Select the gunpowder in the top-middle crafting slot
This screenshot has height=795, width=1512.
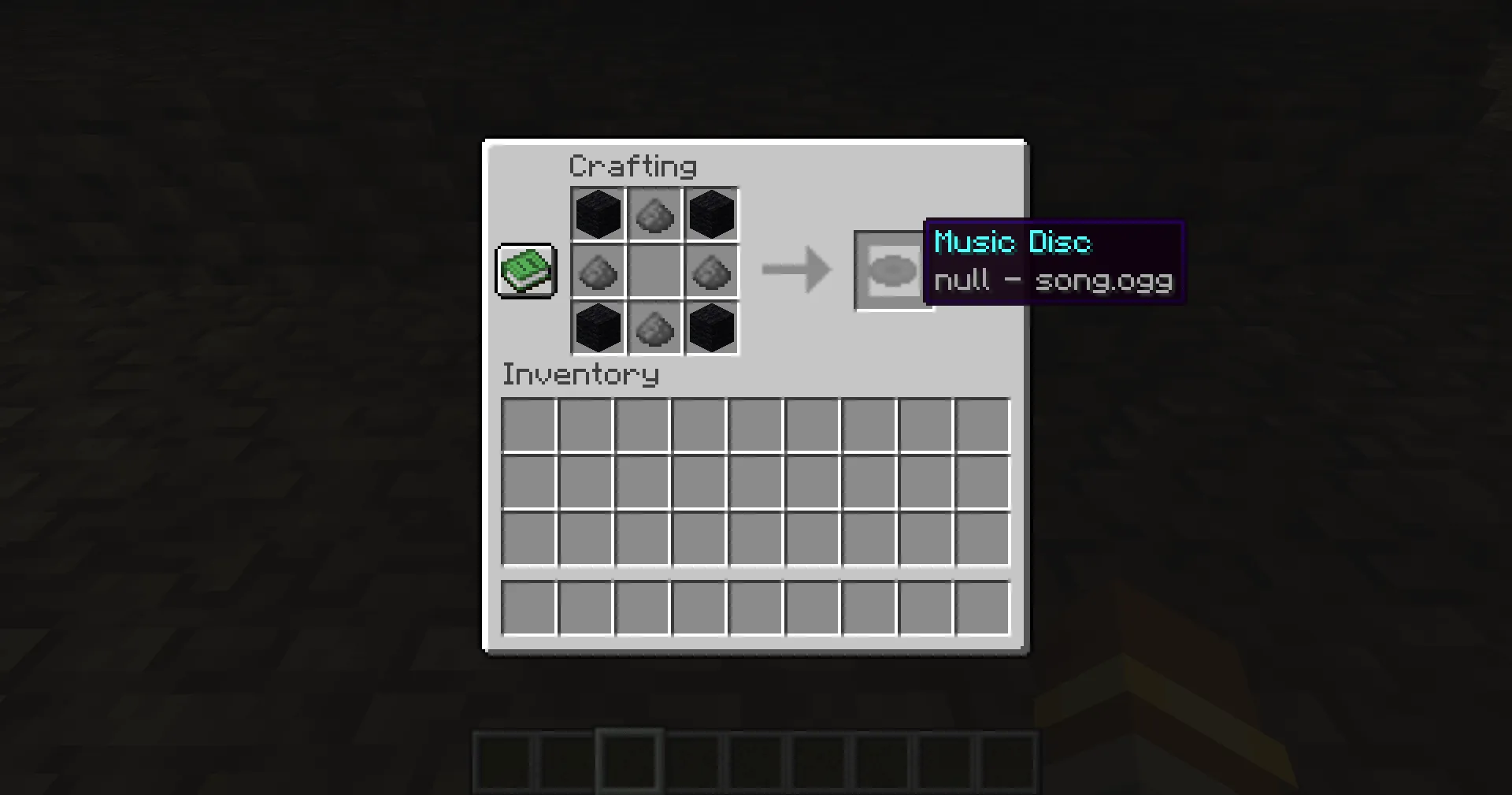[654, 213]
